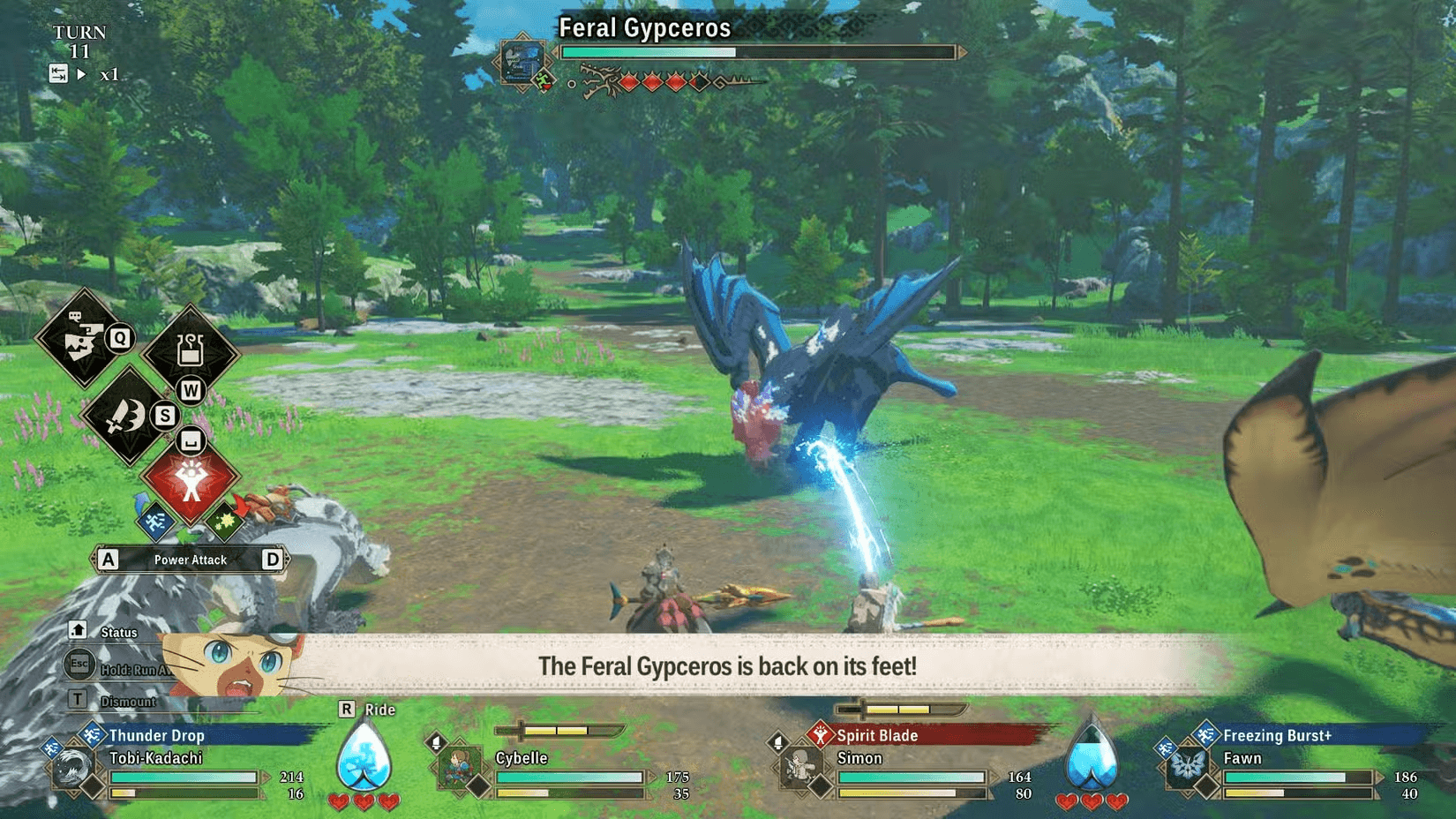Open the sword skills command
This screenshot has height=819, width=1456.
[x=128, y=416]
